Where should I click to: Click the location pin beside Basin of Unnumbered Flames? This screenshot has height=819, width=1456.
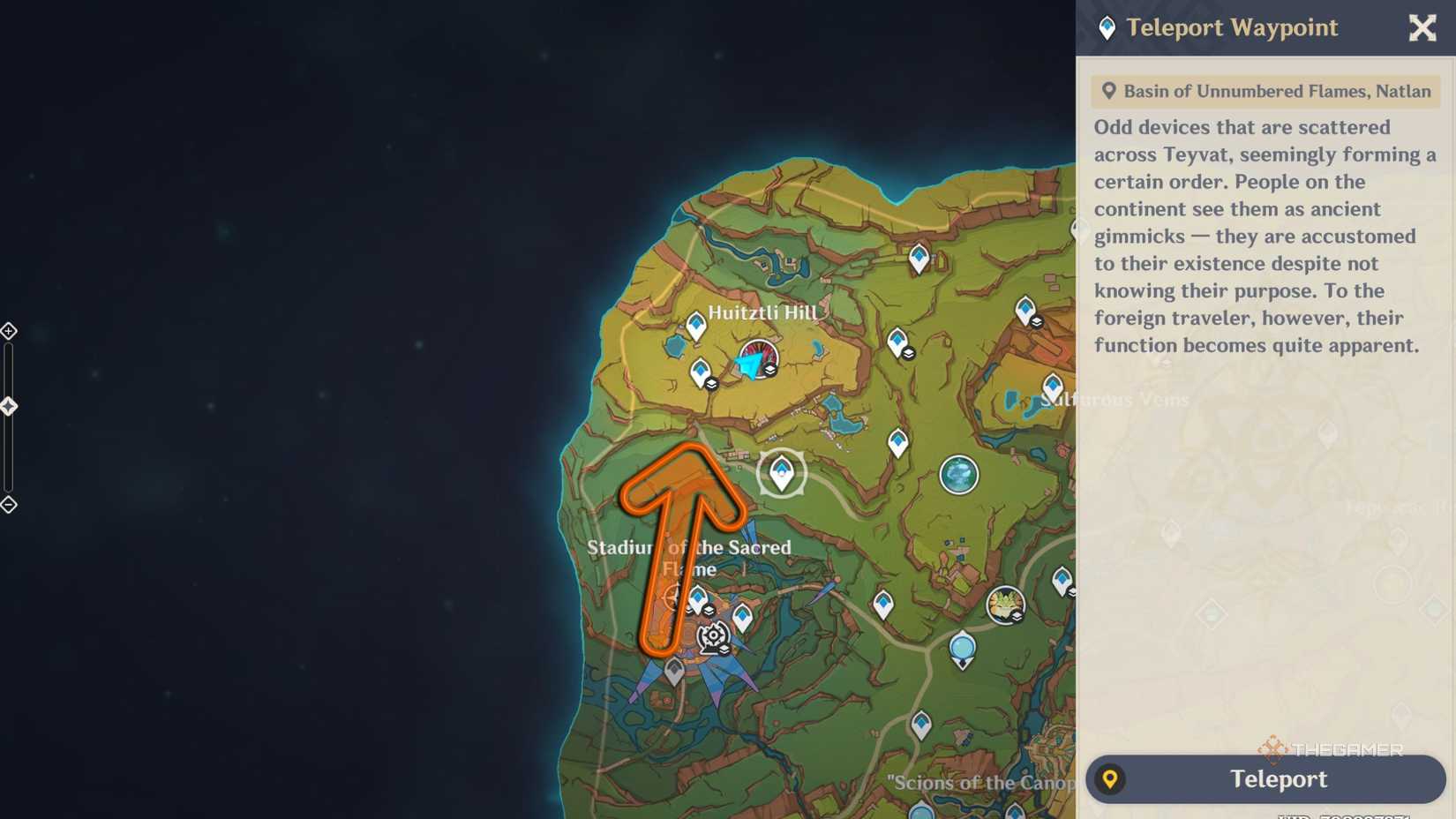click(x=1109, y=91)
